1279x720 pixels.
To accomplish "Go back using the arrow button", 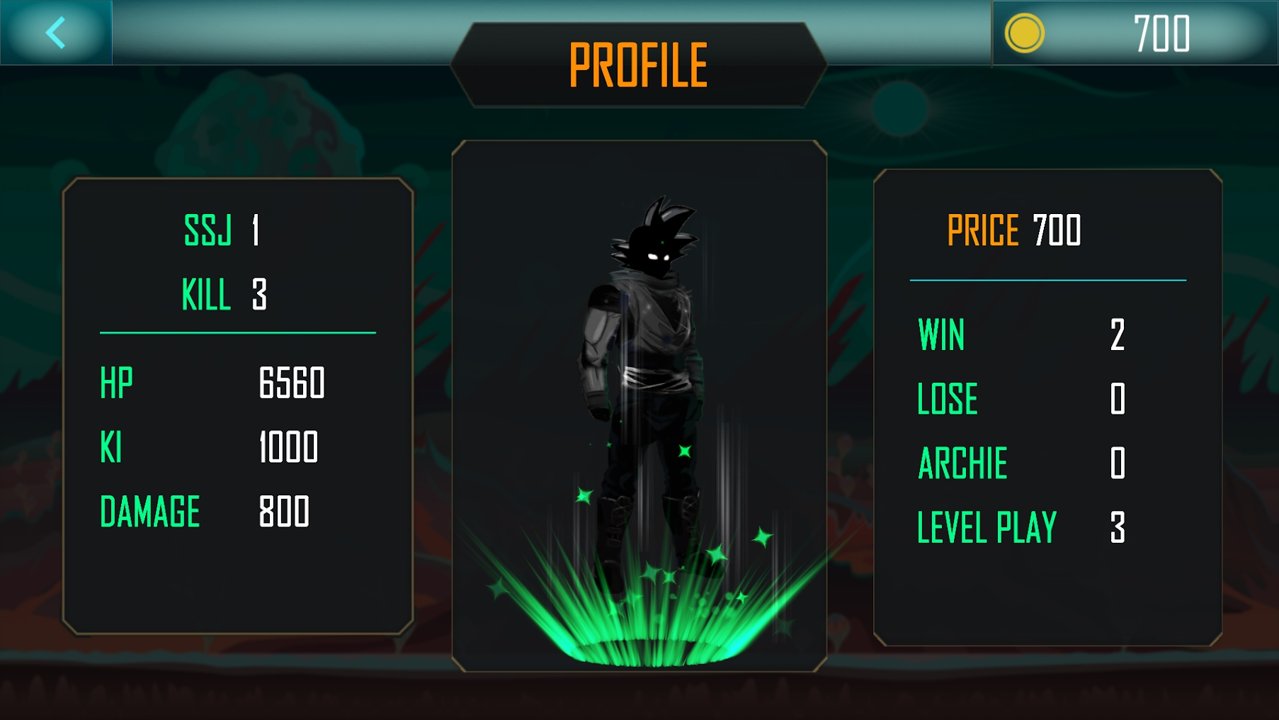I will (x=56, y=33).
